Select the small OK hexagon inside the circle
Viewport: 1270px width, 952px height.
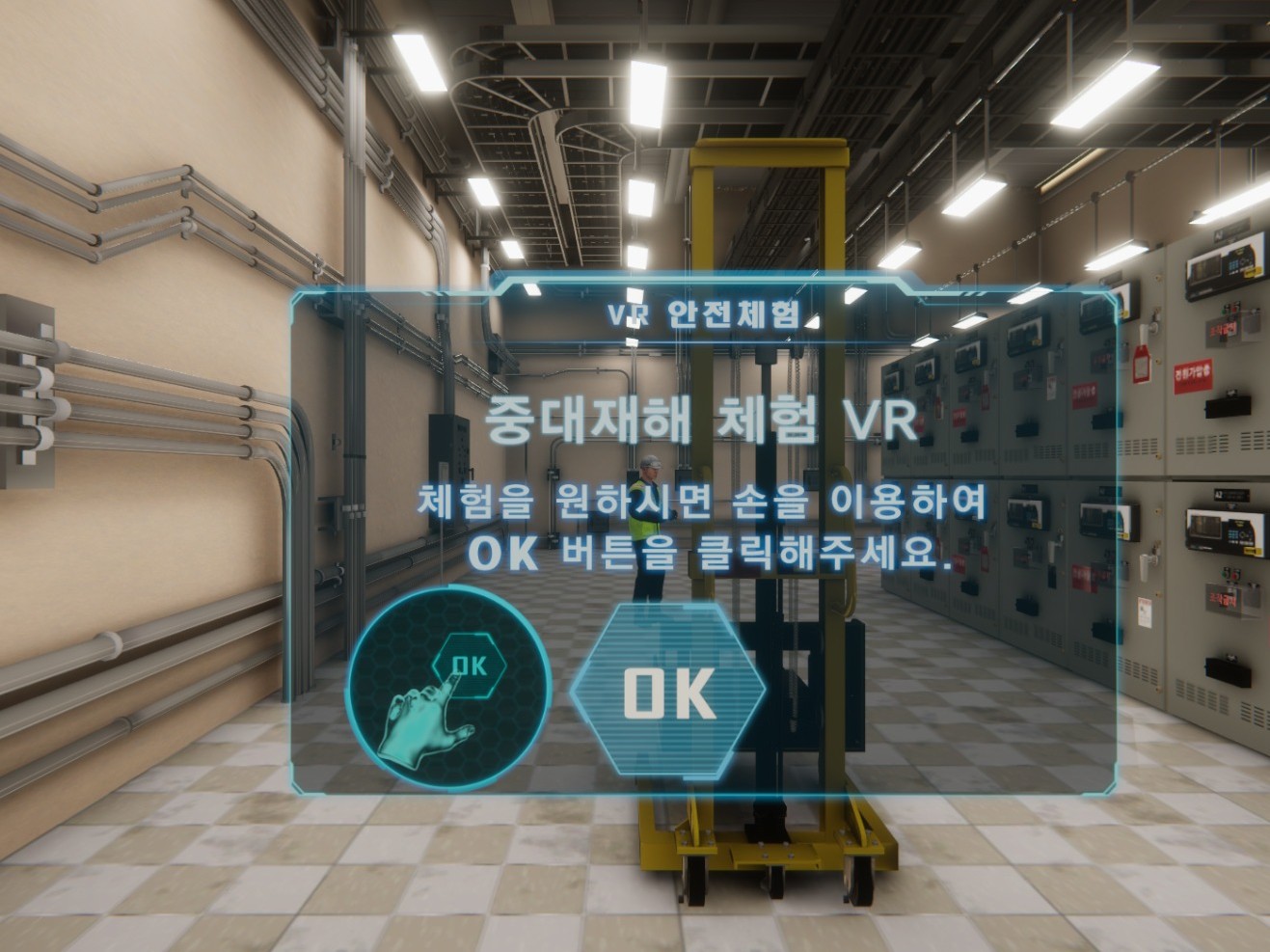click(x=470, y=664)
